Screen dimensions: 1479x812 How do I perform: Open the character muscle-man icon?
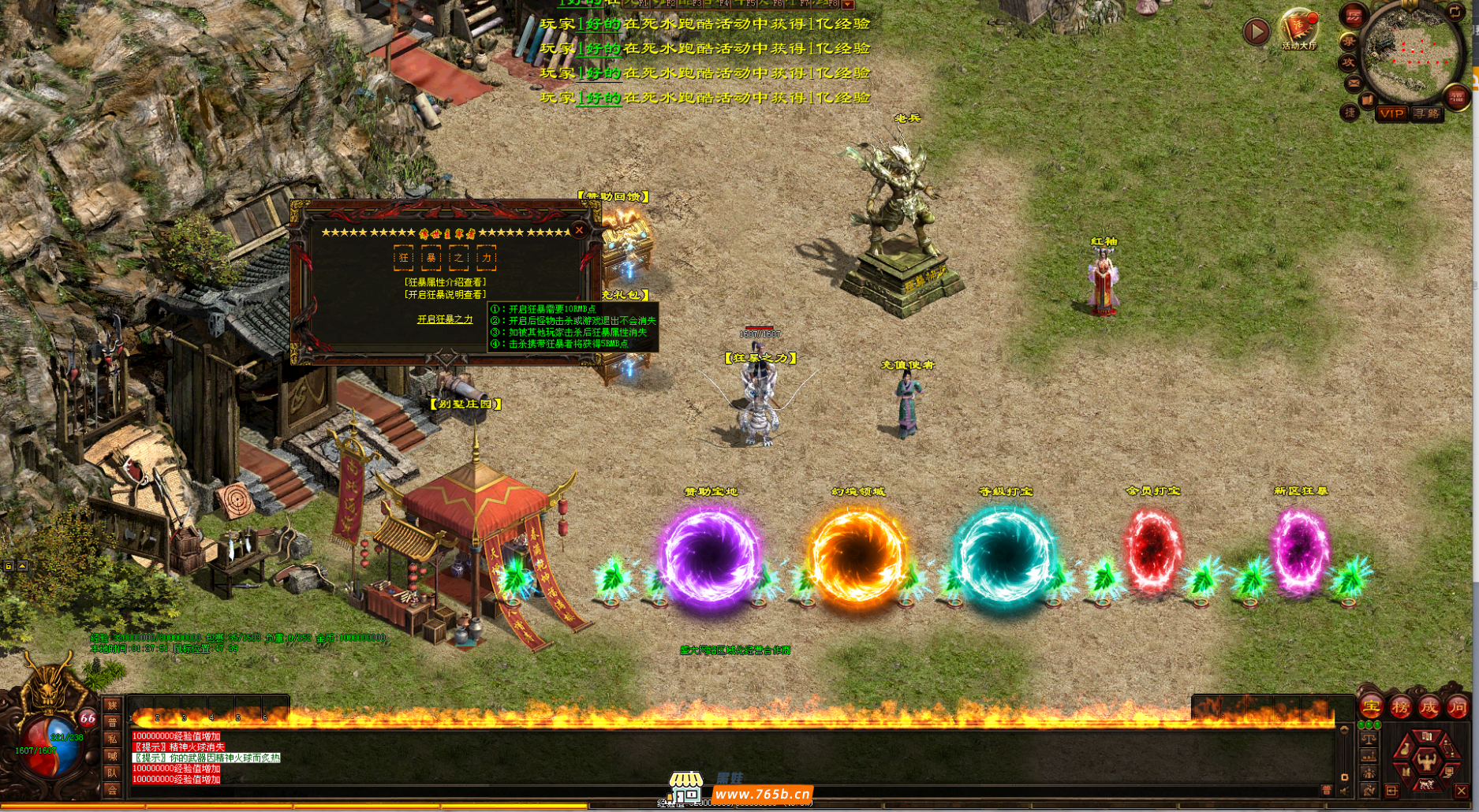pyautogui.click(x=1426, y=761)
